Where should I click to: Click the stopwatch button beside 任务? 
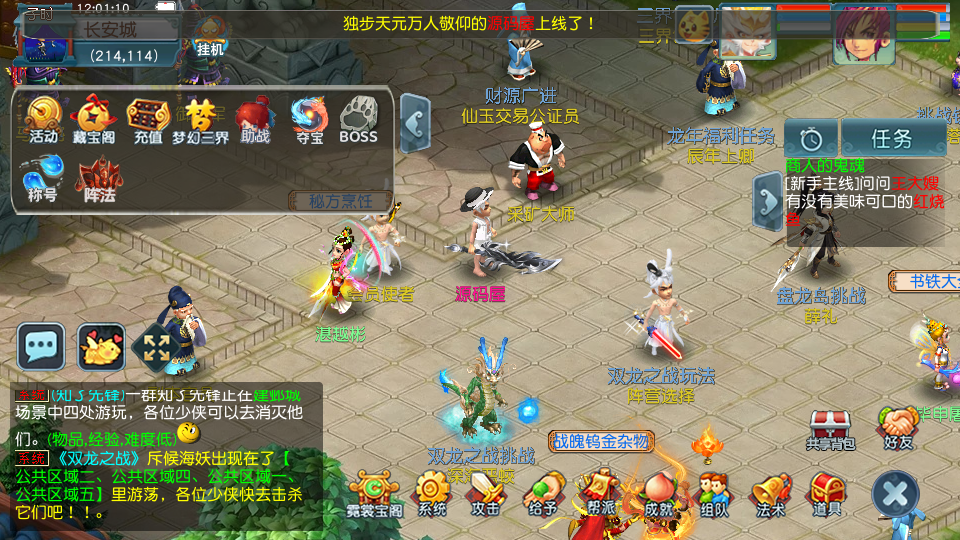pos(811,138)
